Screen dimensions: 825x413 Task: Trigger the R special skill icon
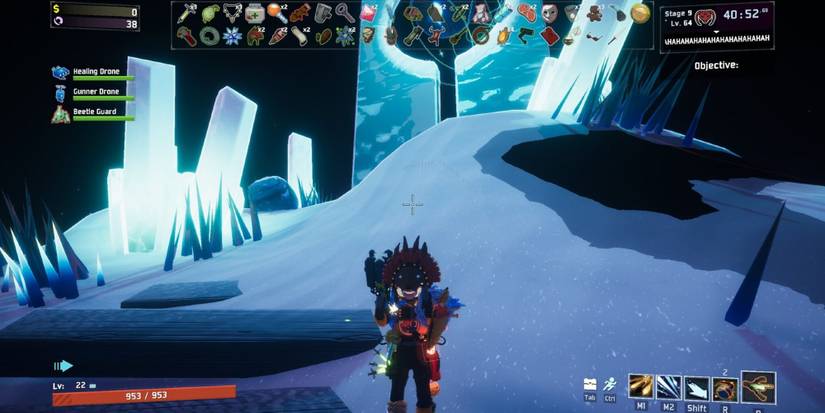pyautogui.click(x=725, y=388)
